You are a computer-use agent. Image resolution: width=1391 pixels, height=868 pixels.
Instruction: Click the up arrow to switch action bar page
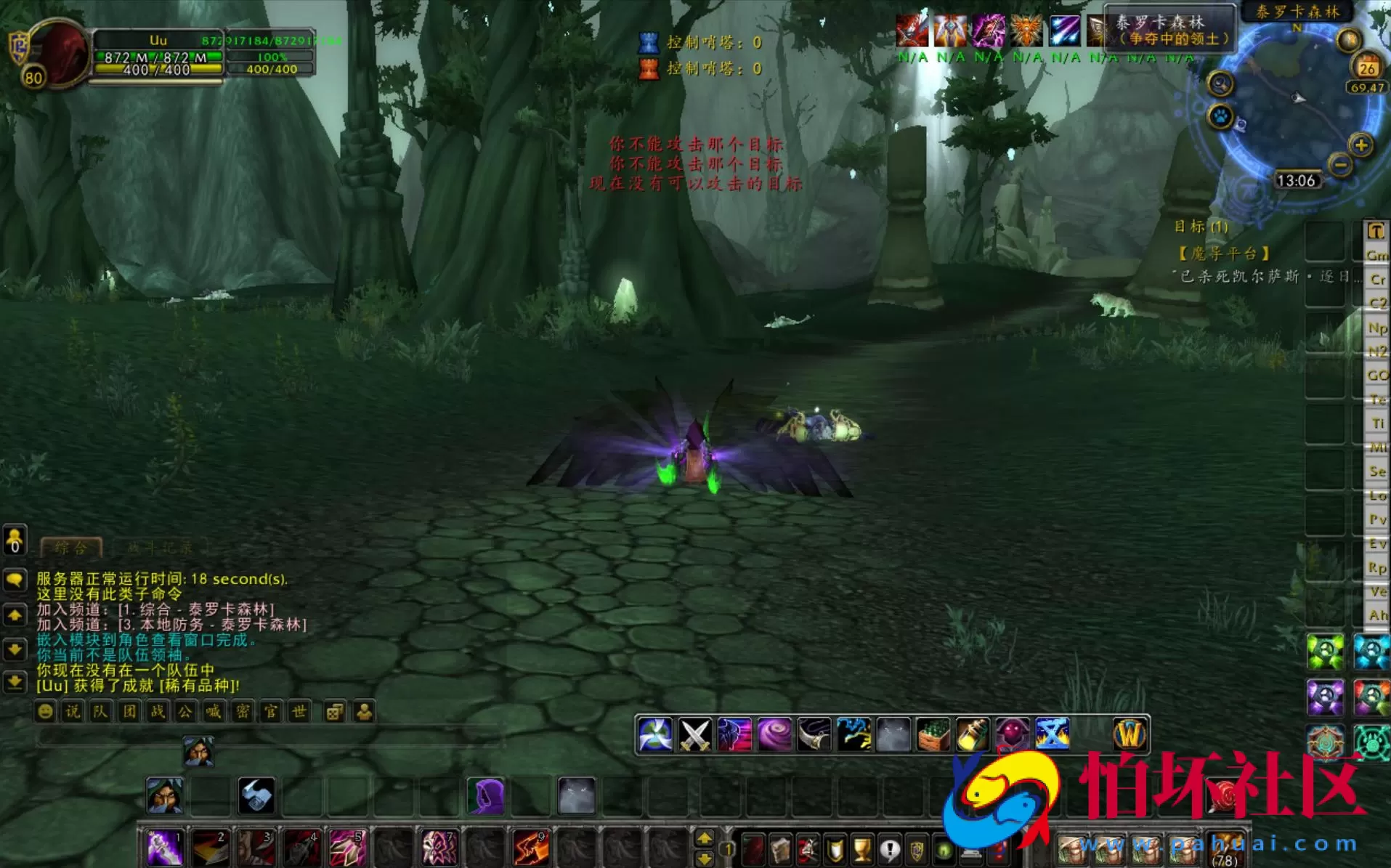[705, 837]
